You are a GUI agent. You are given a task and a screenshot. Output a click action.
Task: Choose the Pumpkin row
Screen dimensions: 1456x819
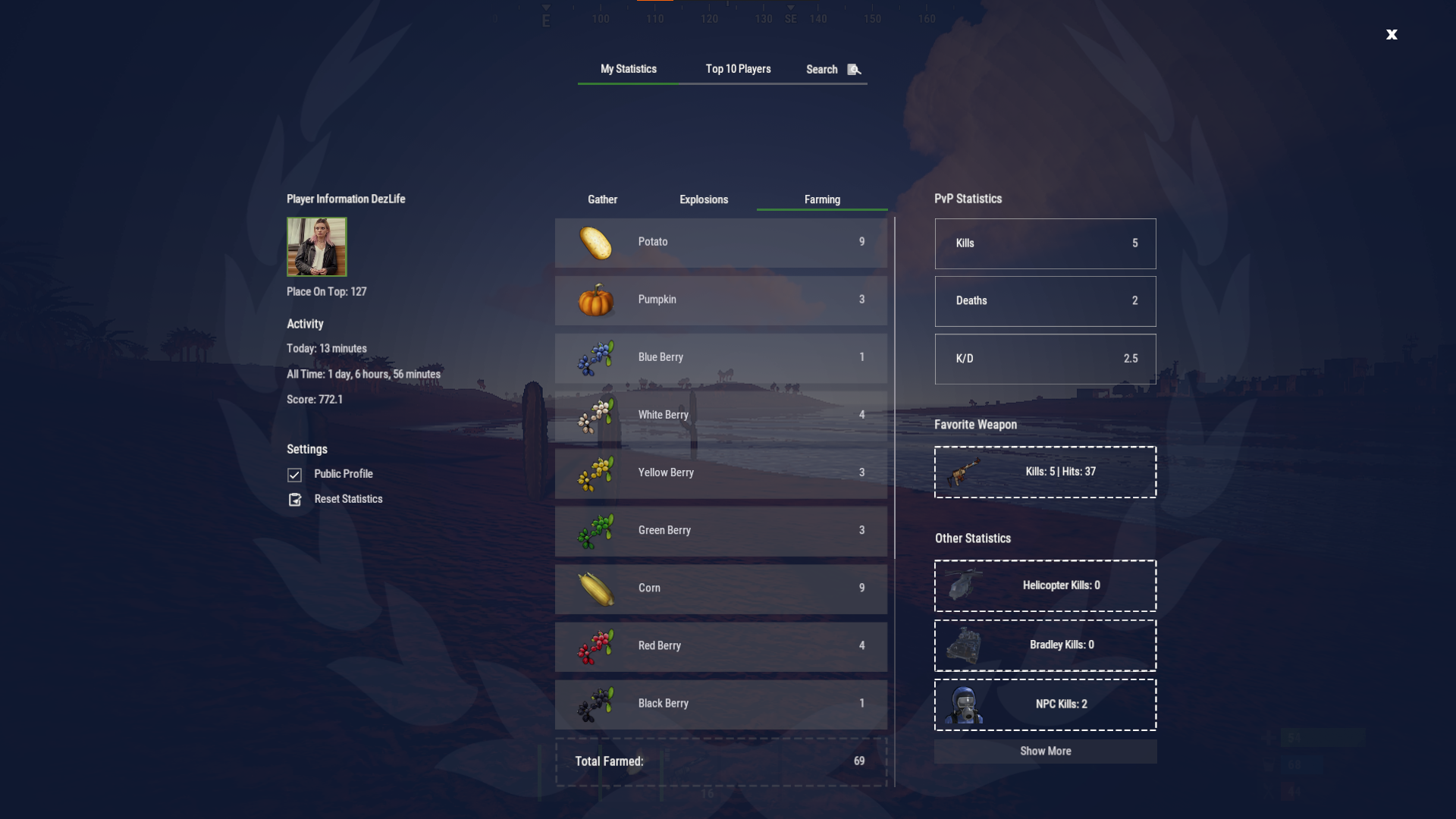[720, 300]
